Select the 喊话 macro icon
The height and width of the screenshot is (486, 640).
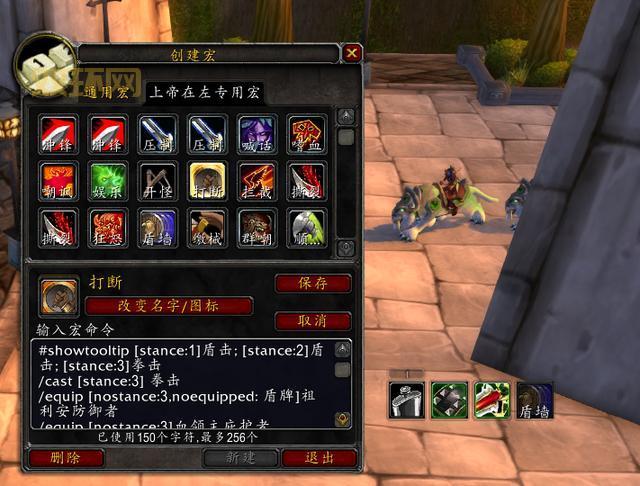pyautogui.click(x=256, y=133)
